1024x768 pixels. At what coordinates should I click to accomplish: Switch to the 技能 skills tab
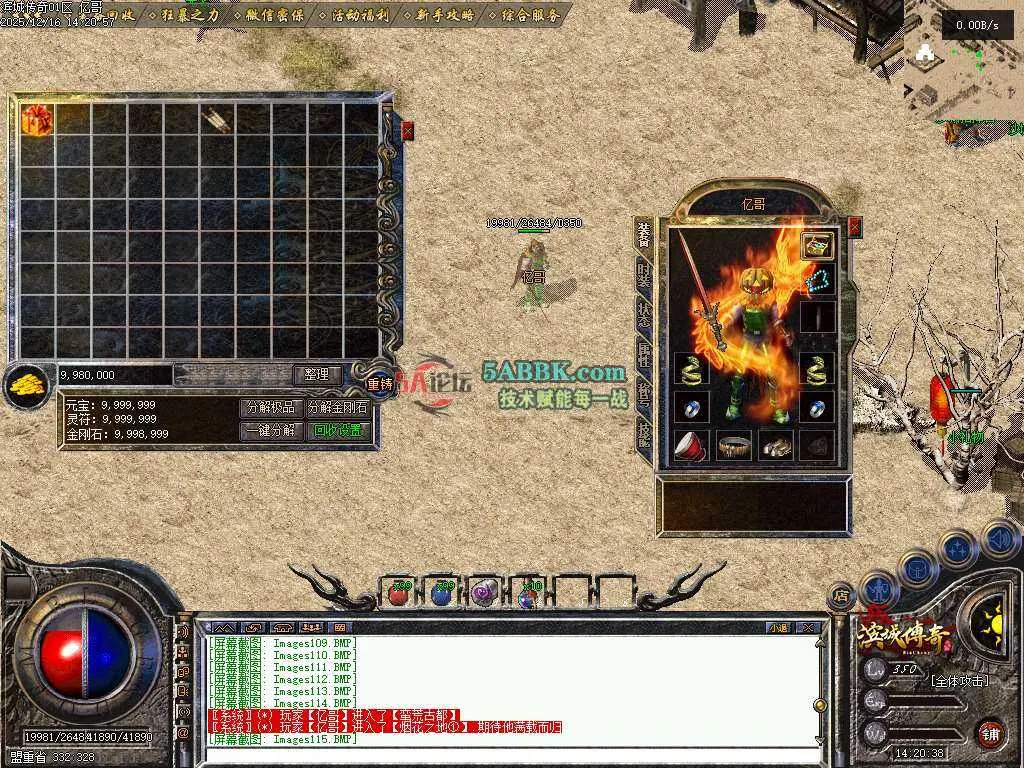pos(645,438)
